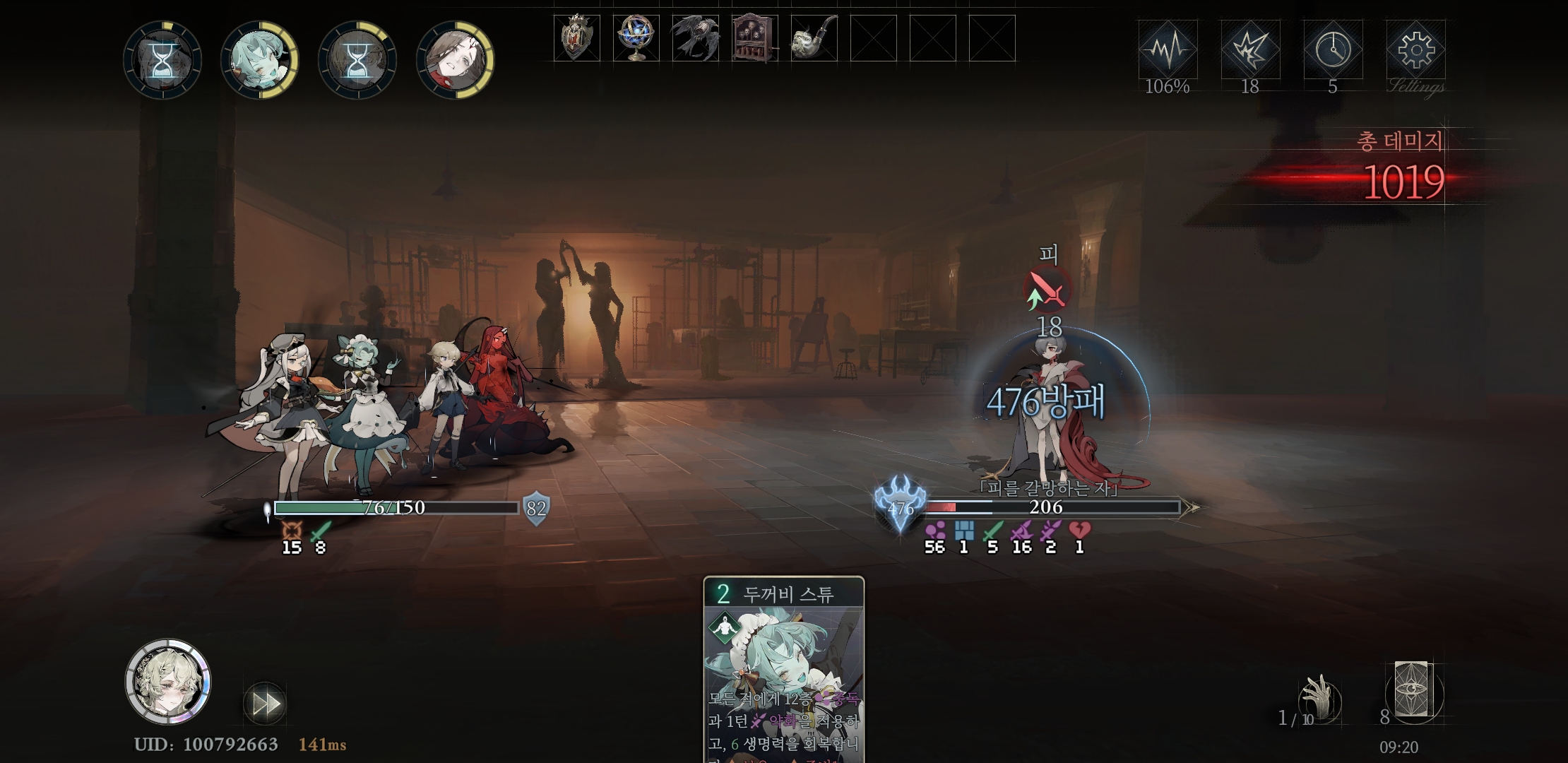Check the heartbeat stress indicator
This screenshot has height=763, width=1568.
click(1168, 50)
